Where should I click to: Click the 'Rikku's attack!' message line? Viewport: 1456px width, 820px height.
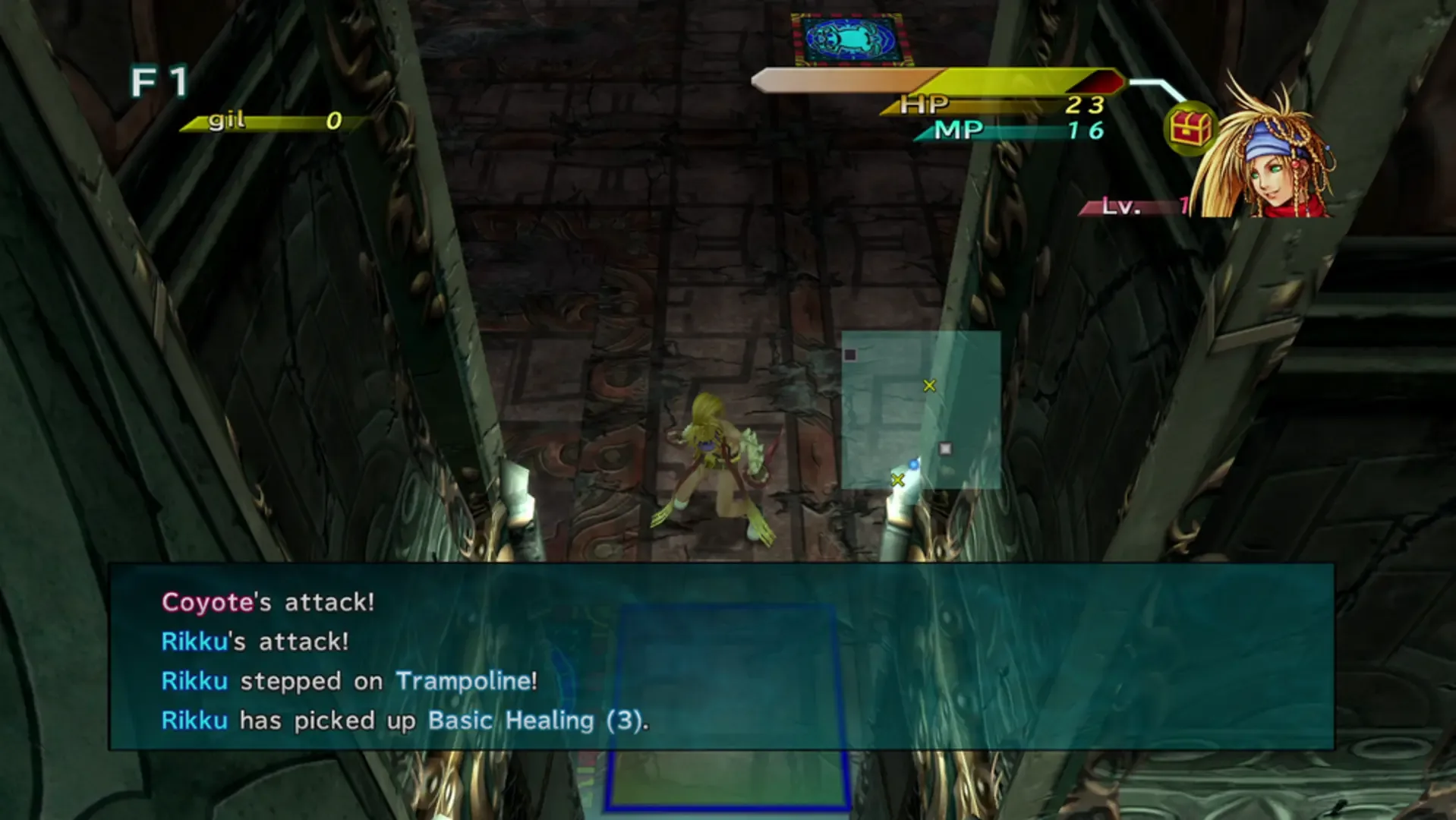point(254,642)
